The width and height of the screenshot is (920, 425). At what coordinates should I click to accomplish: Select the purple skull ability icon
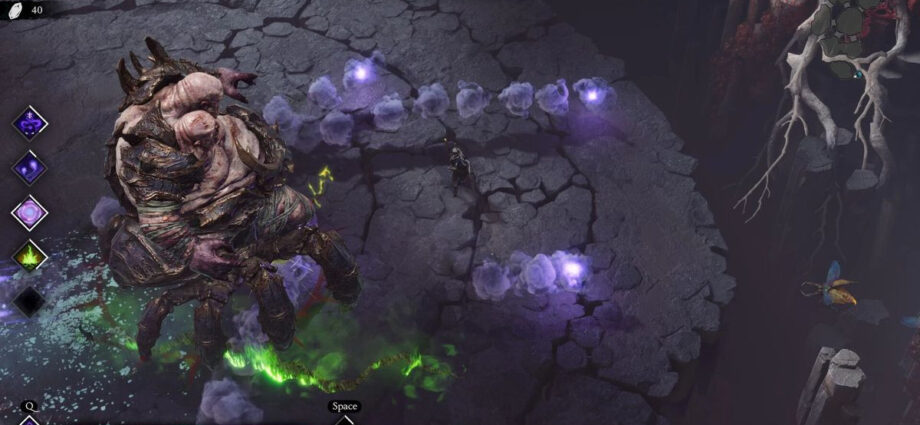29,124
